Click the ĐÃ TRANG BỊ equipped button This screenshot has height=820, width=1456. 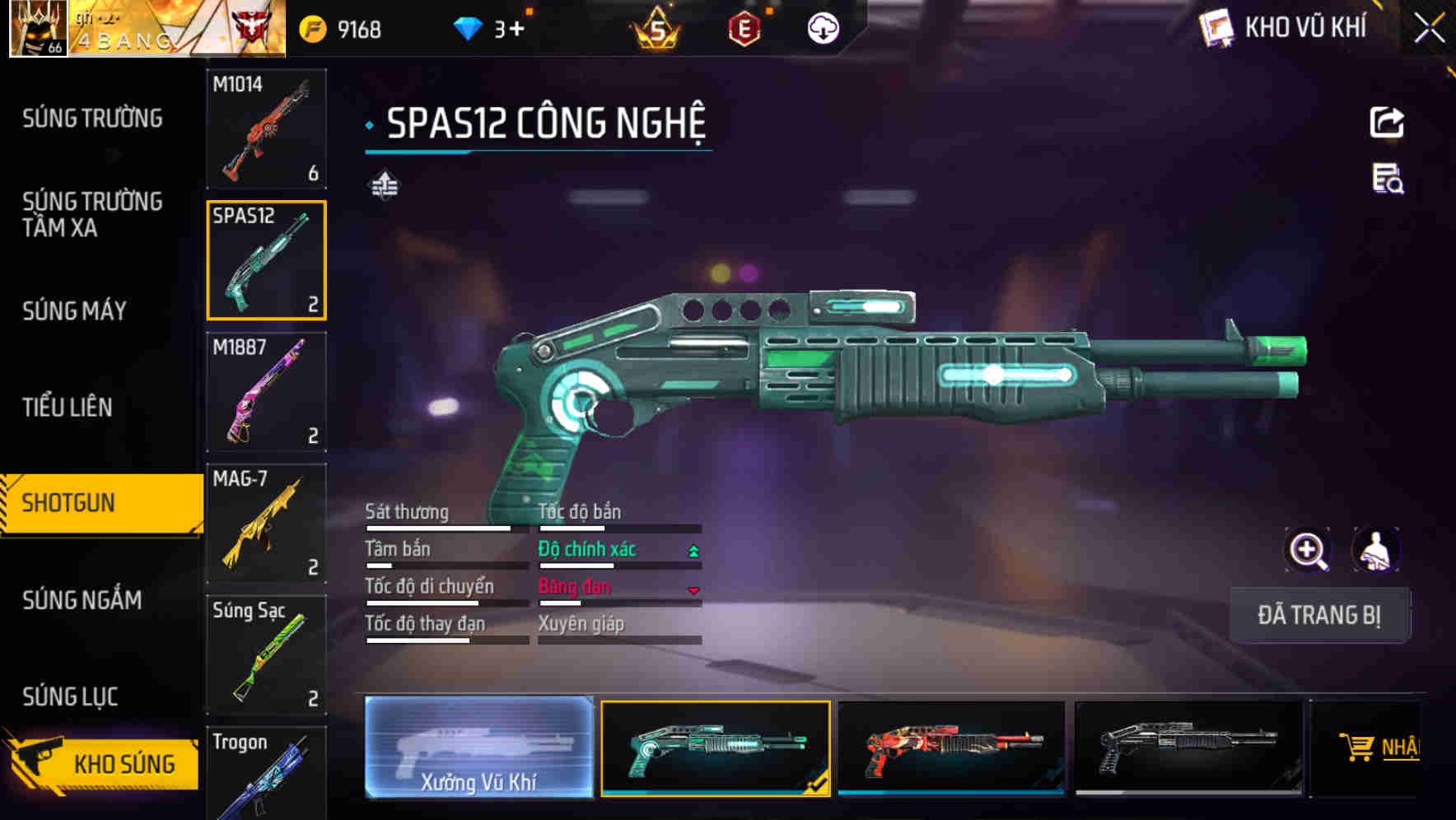click(x=1318, y=615)
